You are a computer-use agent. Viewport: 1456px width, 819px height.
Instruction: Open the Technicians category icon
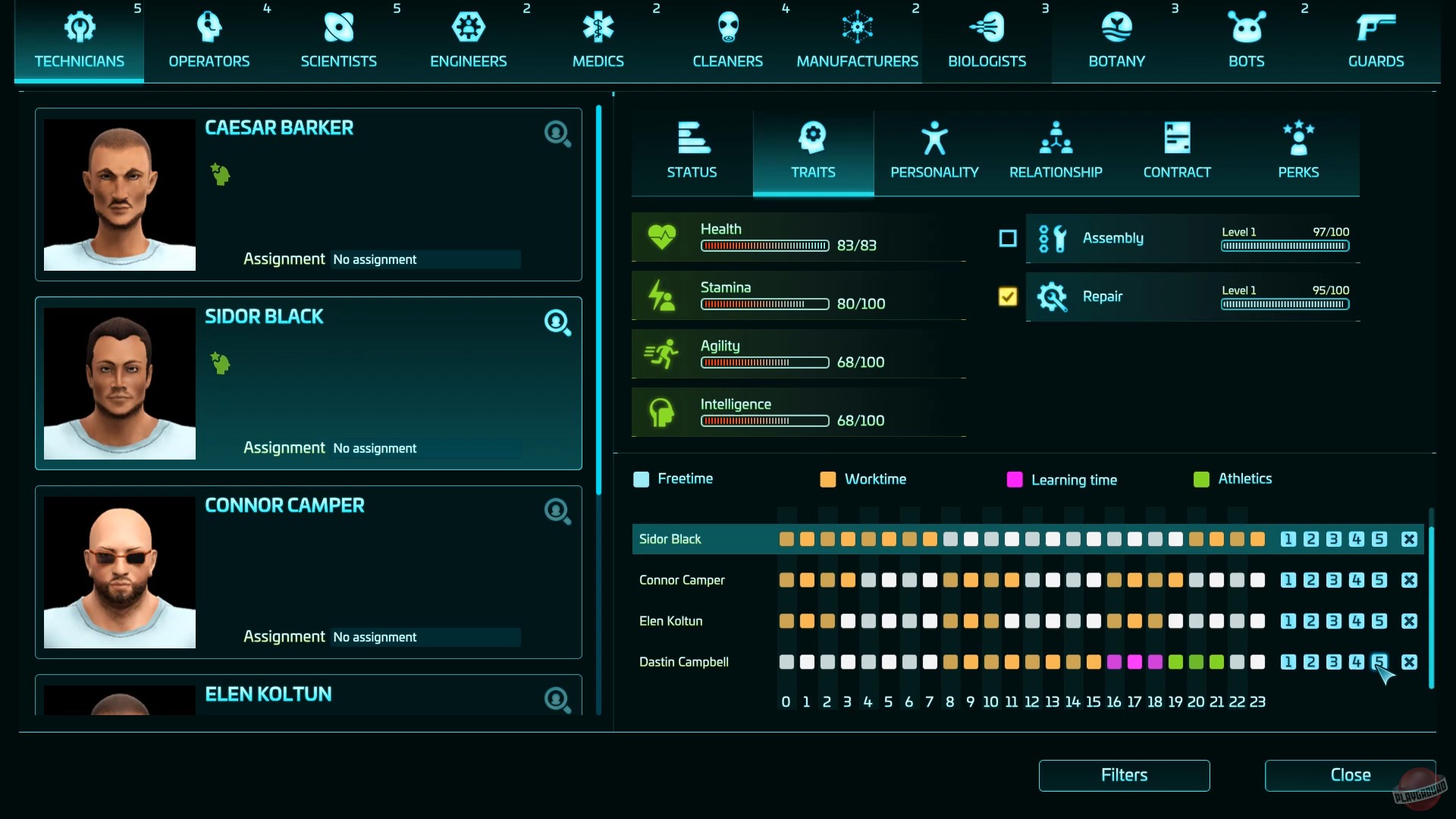(79, 27)
